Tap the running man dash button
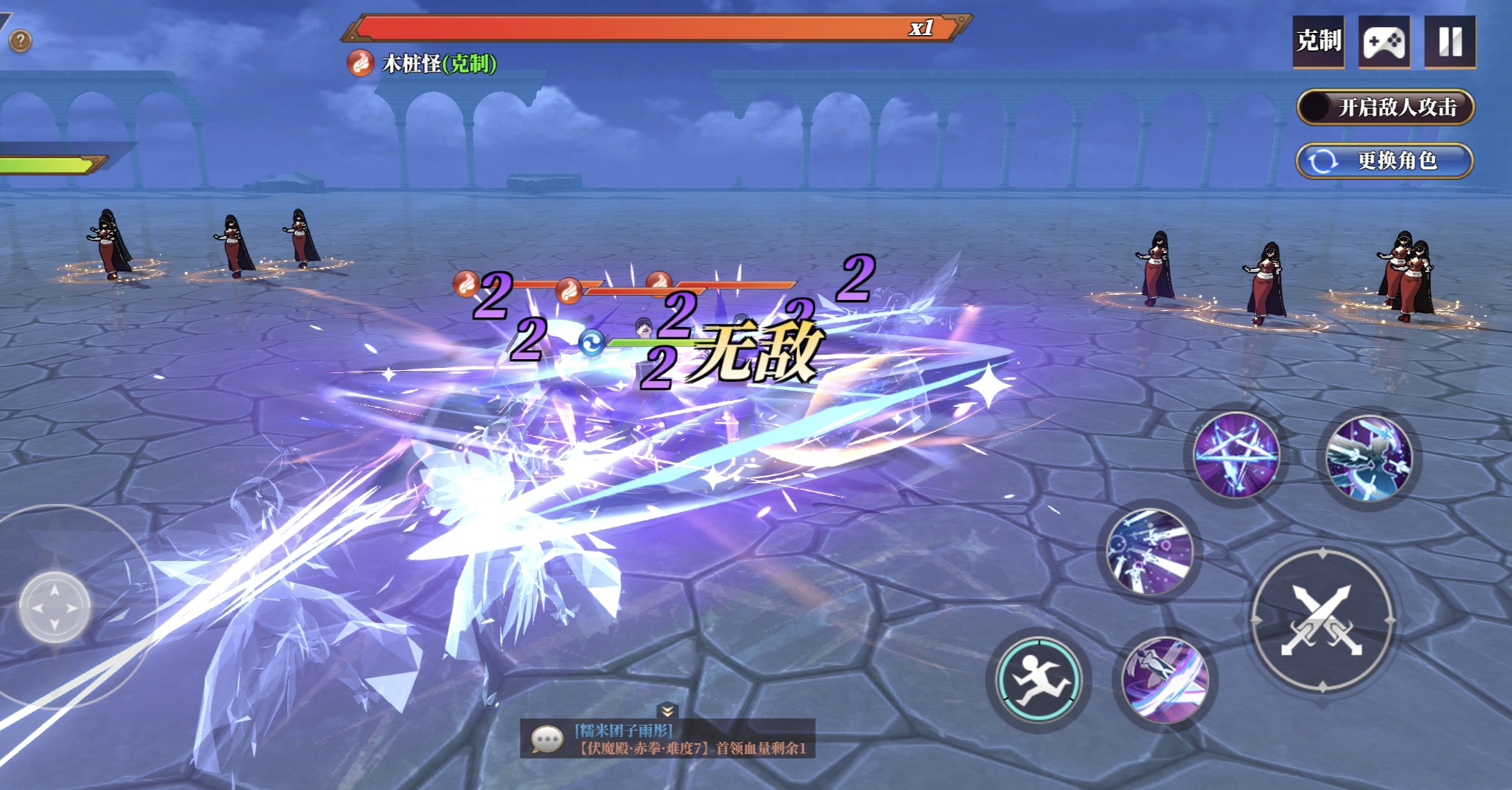The height and width of the screenshot is (790, 1512). pyautogui.click(x=1038, y=680)
